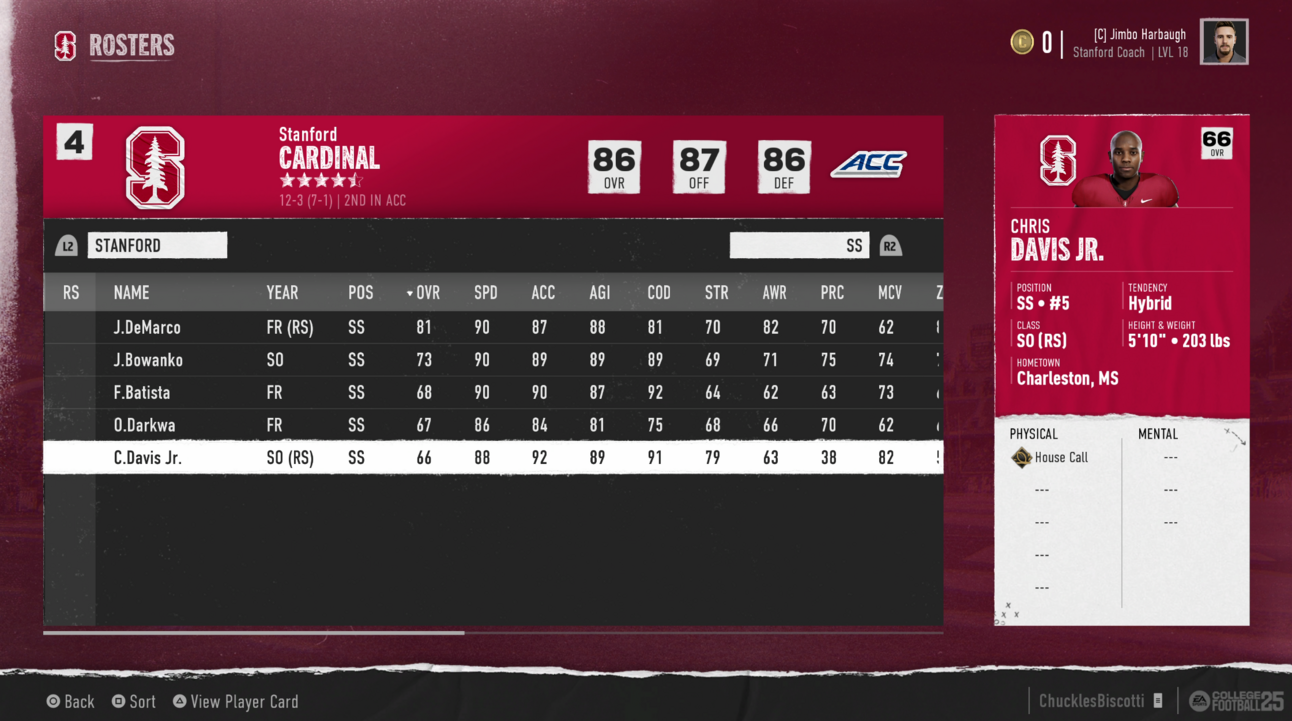Open the SS position filter
Screen dimensions: 1292x721
[799, 245]
